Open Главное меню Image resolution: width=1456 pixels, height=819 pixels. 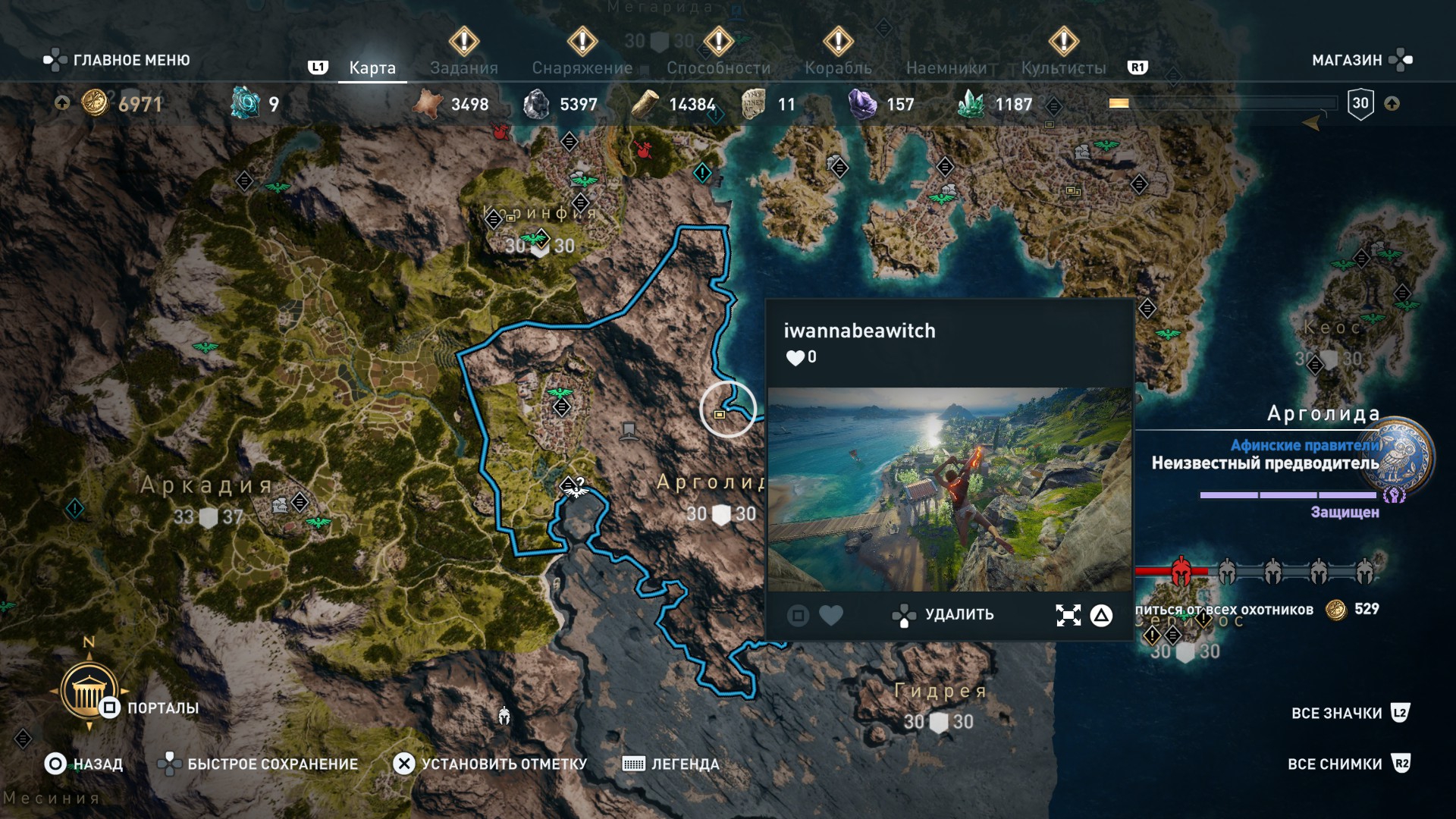pos(118,60)
